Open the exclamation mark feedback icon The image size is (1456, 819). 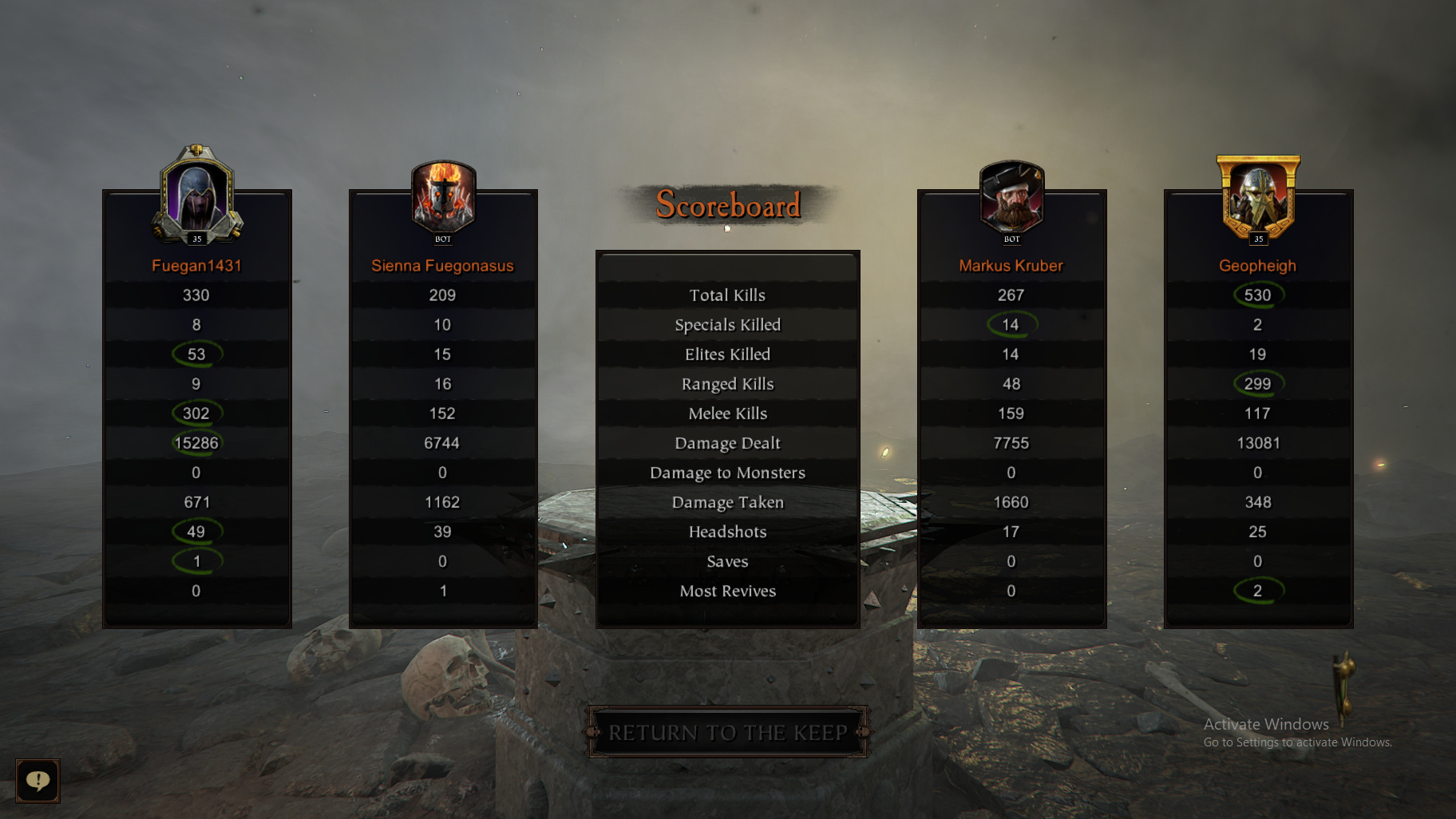(38, 780)
